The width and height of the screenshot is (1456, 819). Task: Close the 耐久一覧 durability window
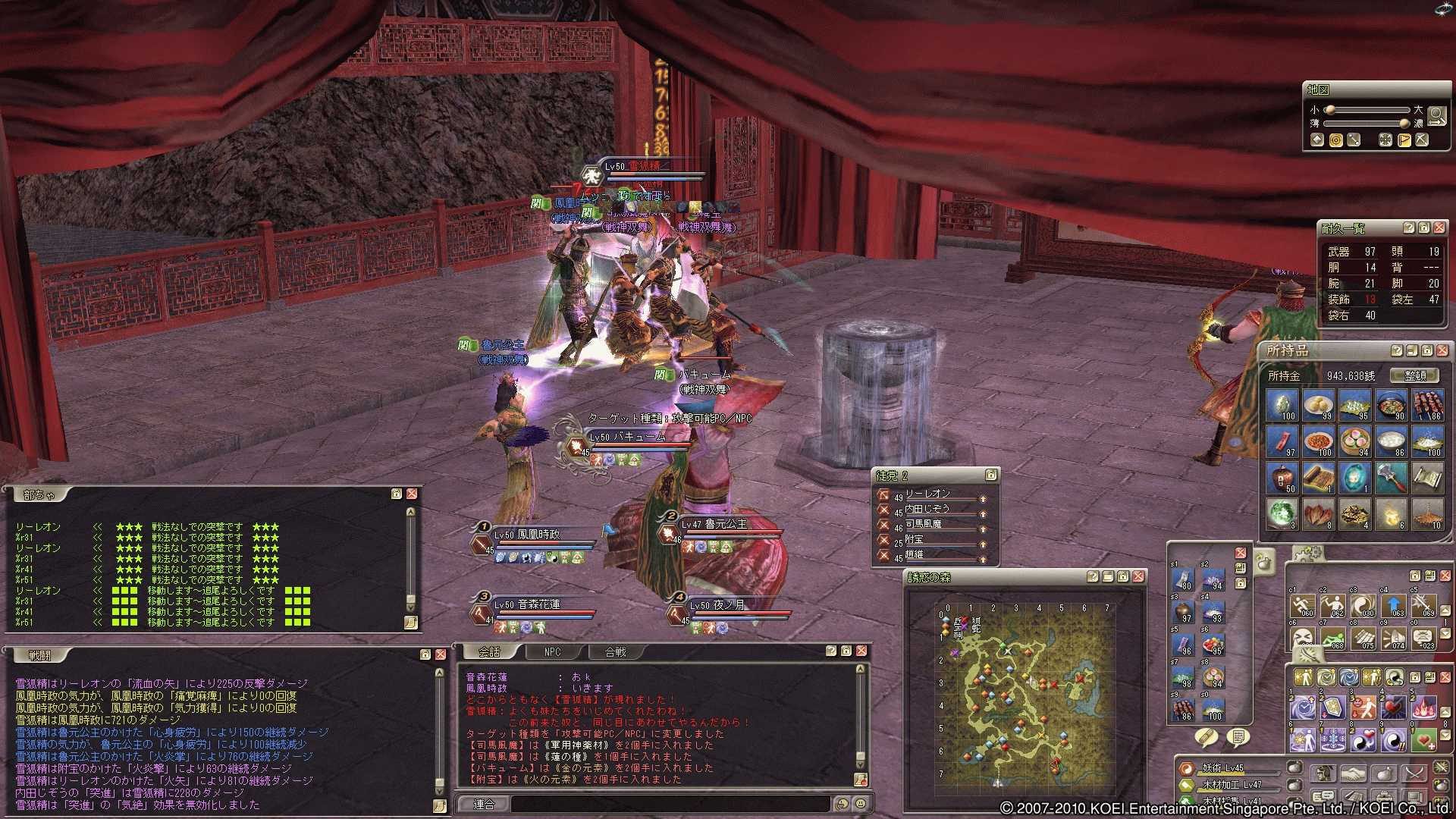[1439, 227]
